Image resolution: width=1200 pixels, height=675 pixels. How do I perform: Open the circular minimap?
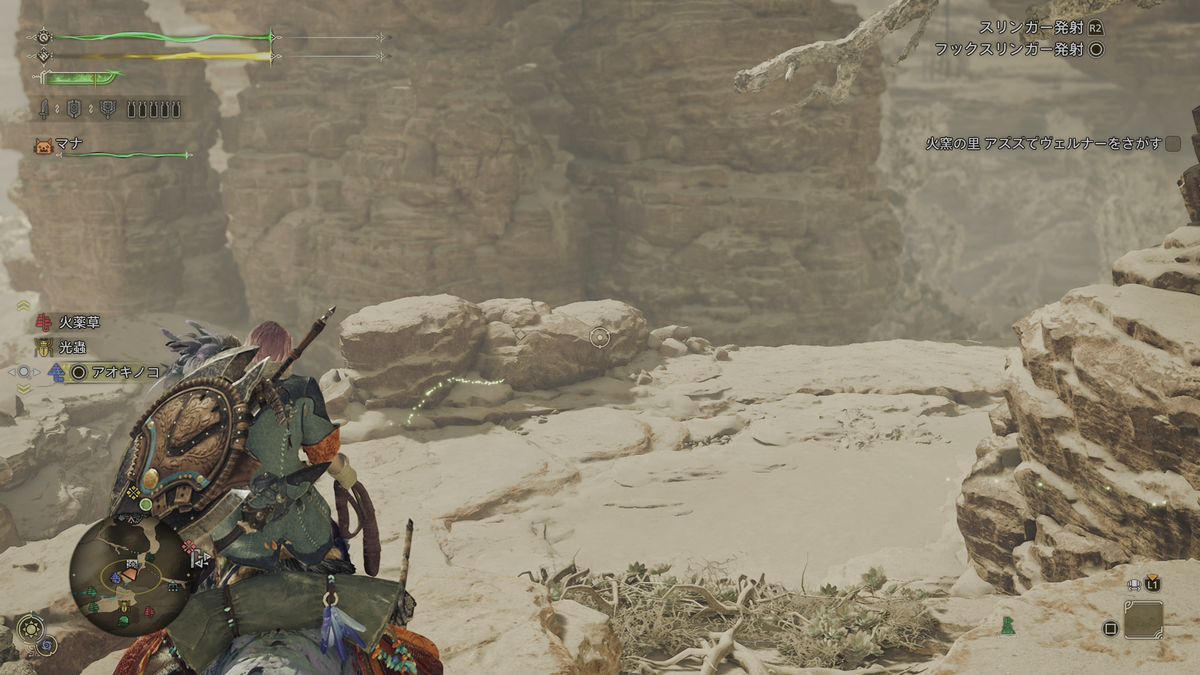pos(131,575)
